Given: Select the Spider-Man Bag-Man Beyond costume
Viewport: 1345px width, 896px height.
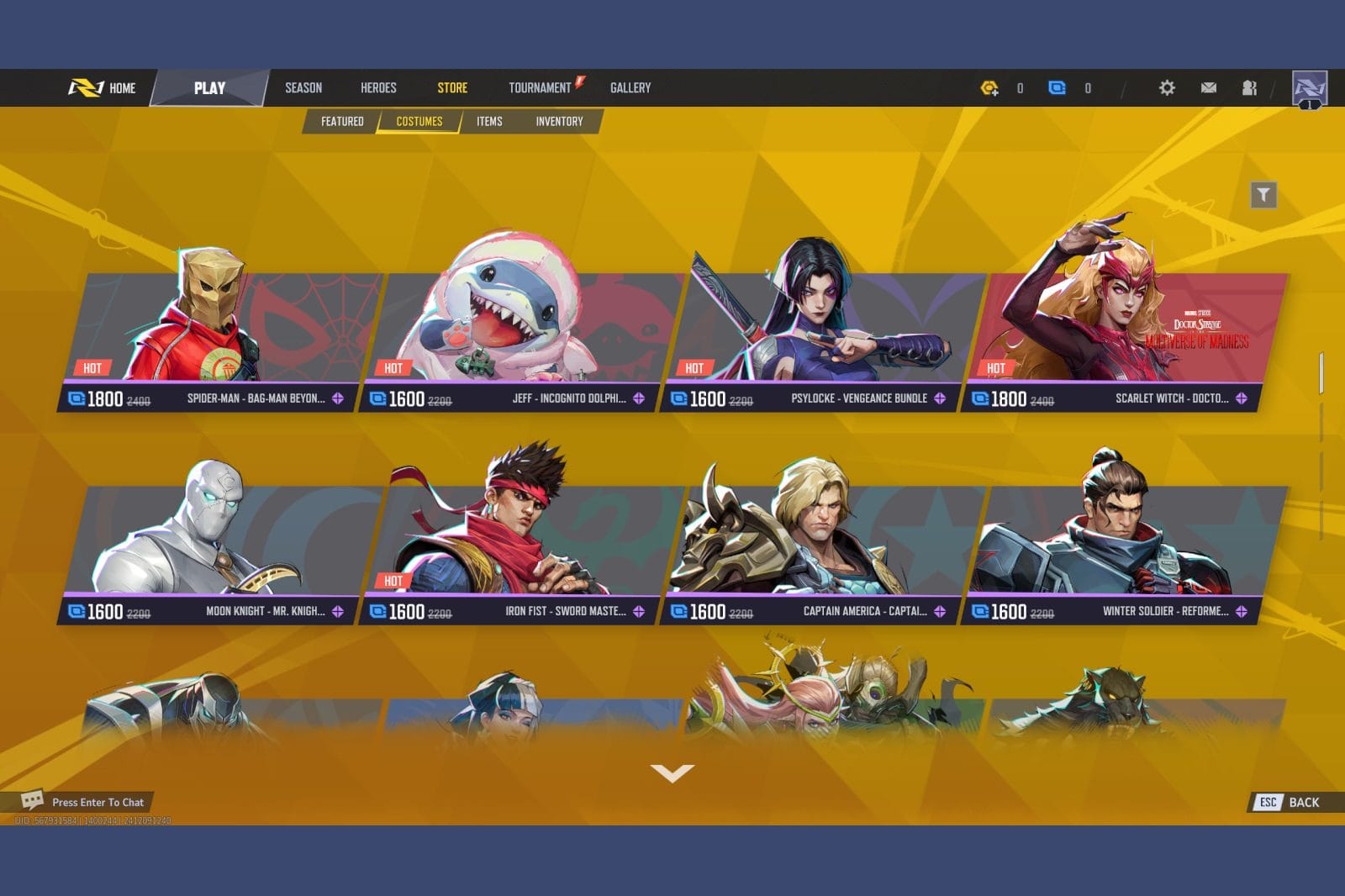Looking at the screenshot, I should coord(219,336).
